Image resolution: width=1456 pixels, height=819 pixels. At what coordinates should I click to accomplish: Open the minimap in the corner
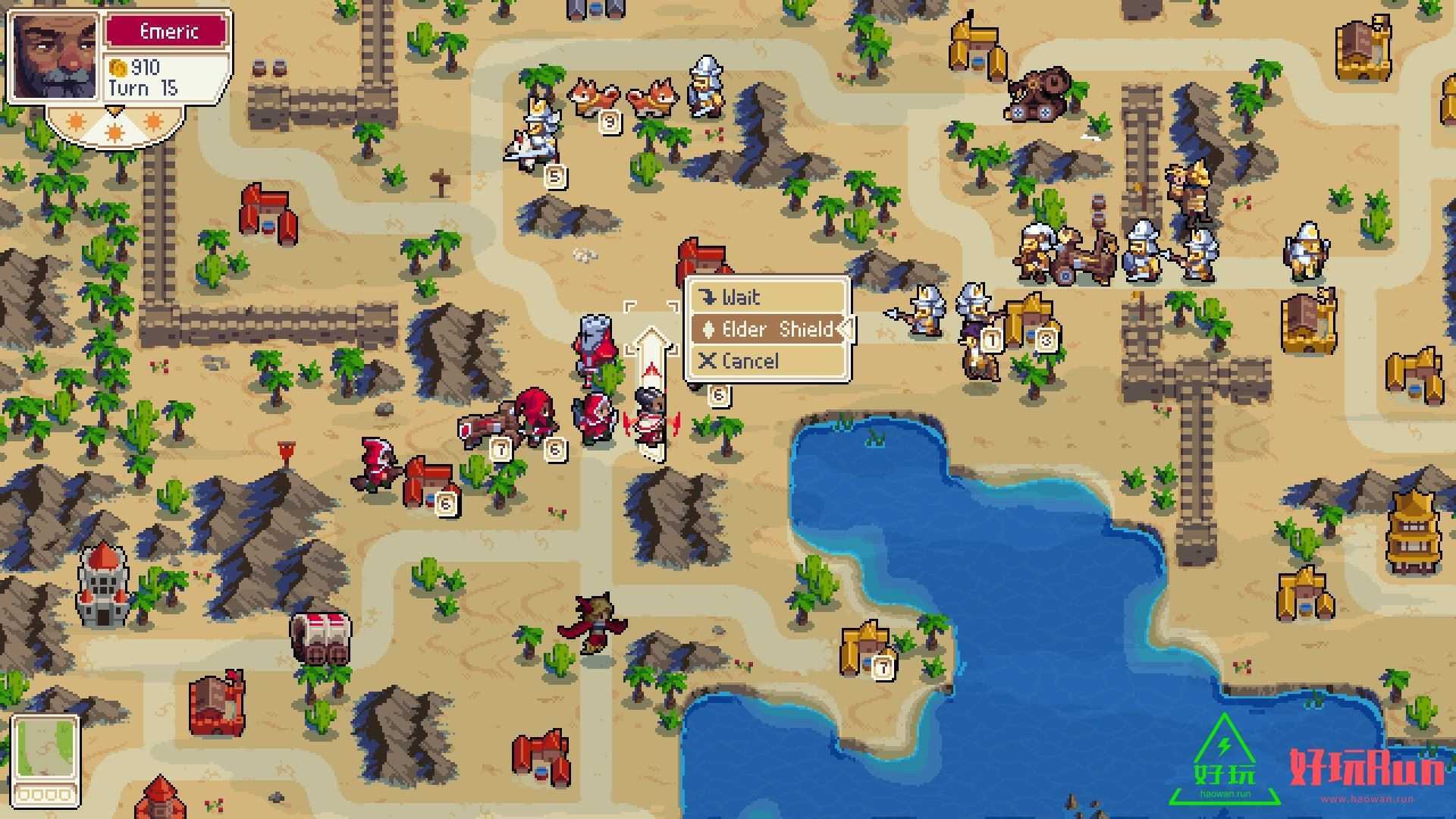(x=45, y=757)
